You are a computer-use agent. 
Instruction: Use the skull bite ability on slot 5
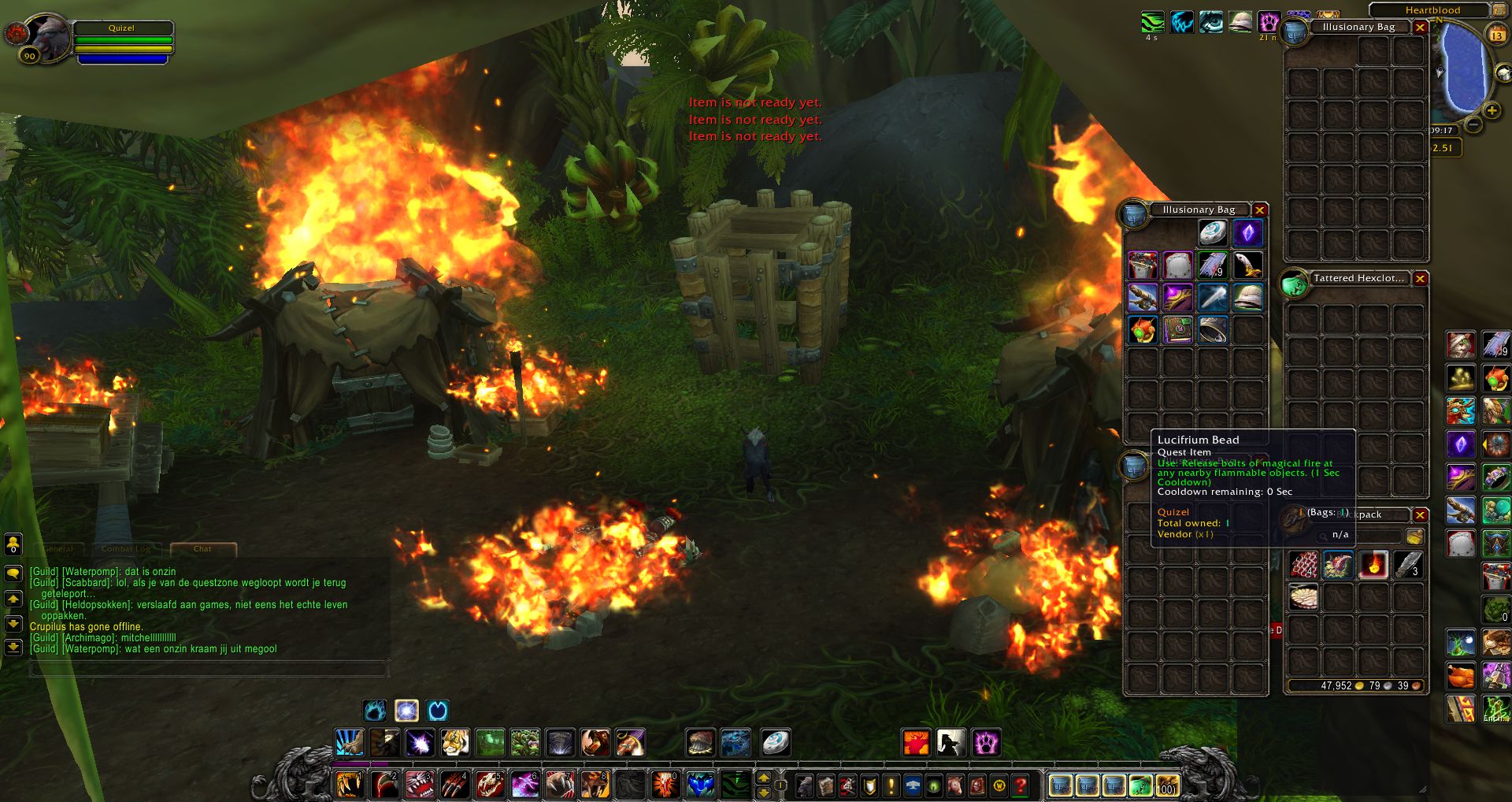click(x=489, y=785)
